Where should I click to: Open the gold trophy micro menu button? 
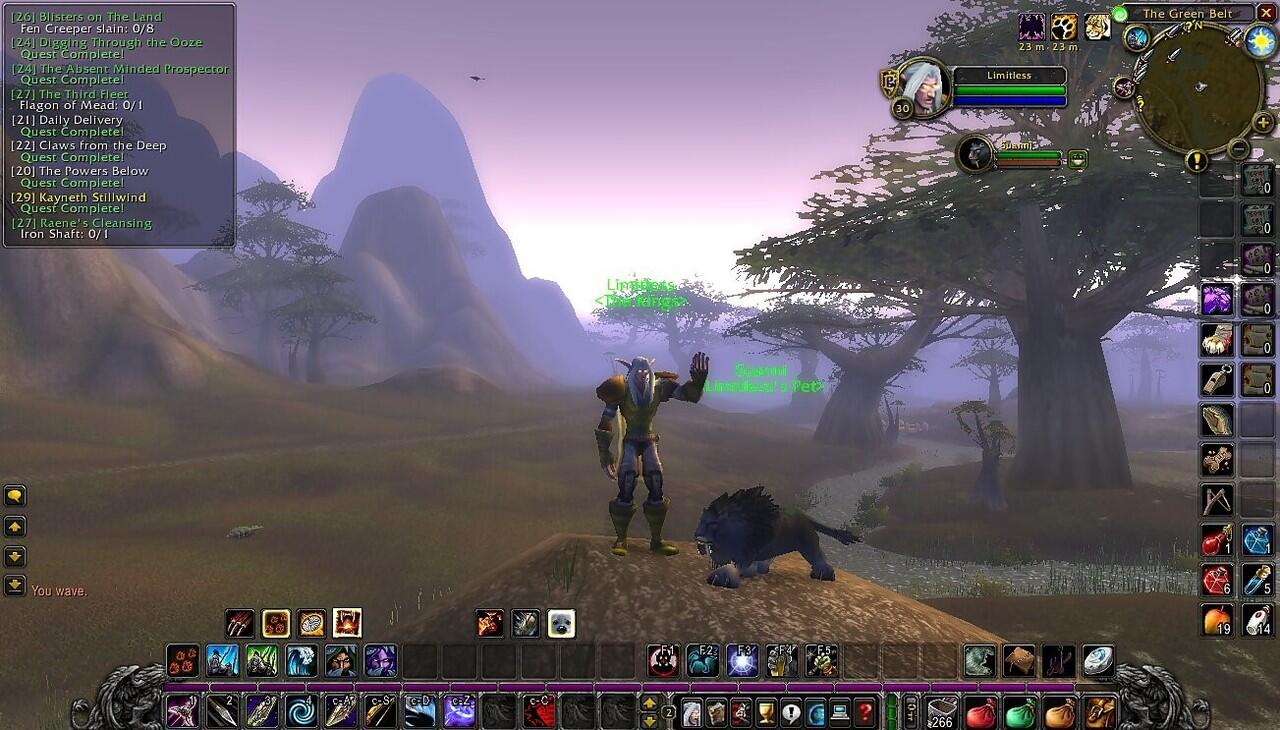click(766, 712)
